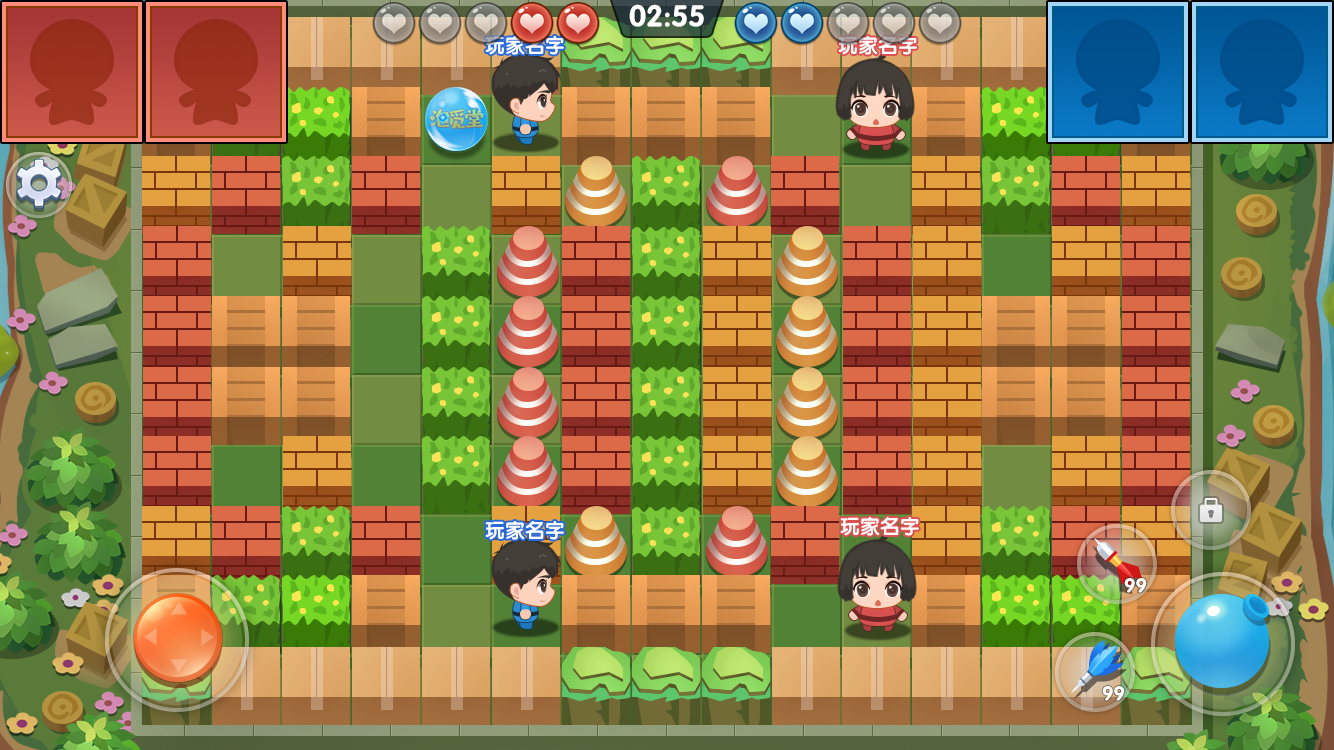Image resolution: width=1334 pixels, height=750 pixels.
Task: Select a blue heart life icon
Action: click(x=757, y=23)
